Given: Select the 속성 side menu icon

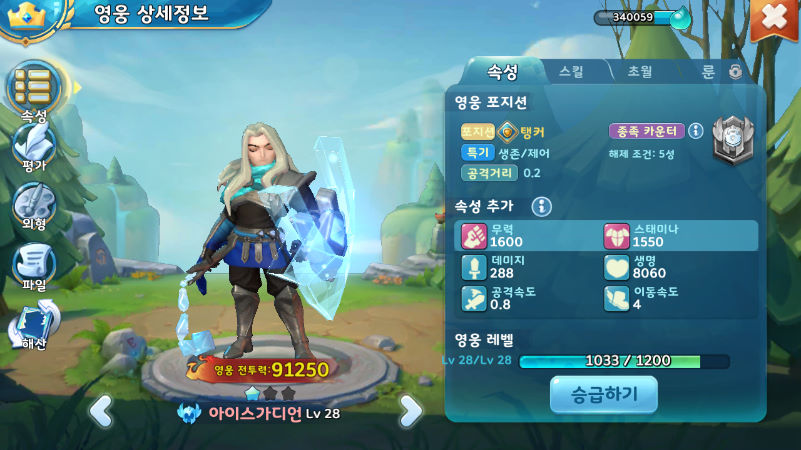Looking at the screenshot, I should pos(34,88).
